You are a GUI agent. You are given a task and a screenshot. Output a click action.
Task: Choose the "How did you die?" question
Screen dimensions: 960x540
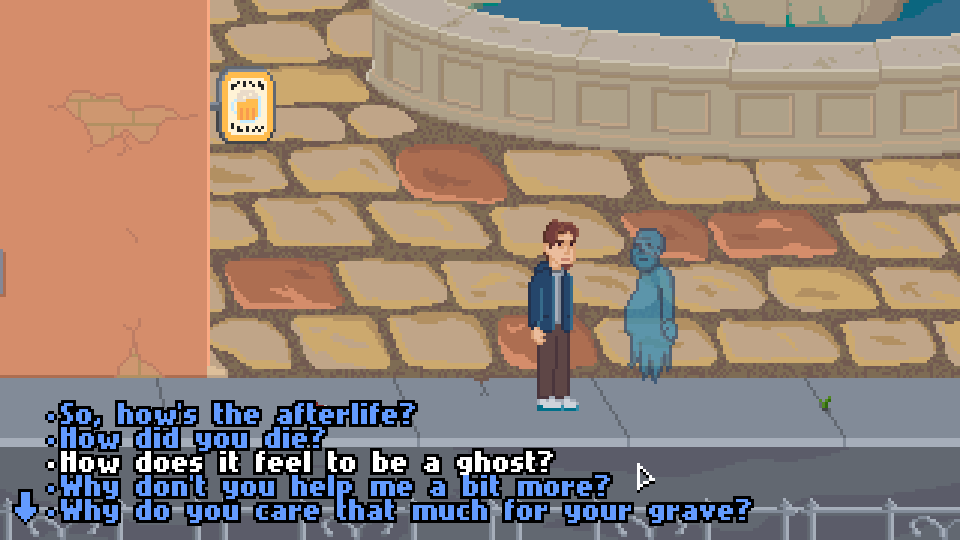click(x=193, y=438)
